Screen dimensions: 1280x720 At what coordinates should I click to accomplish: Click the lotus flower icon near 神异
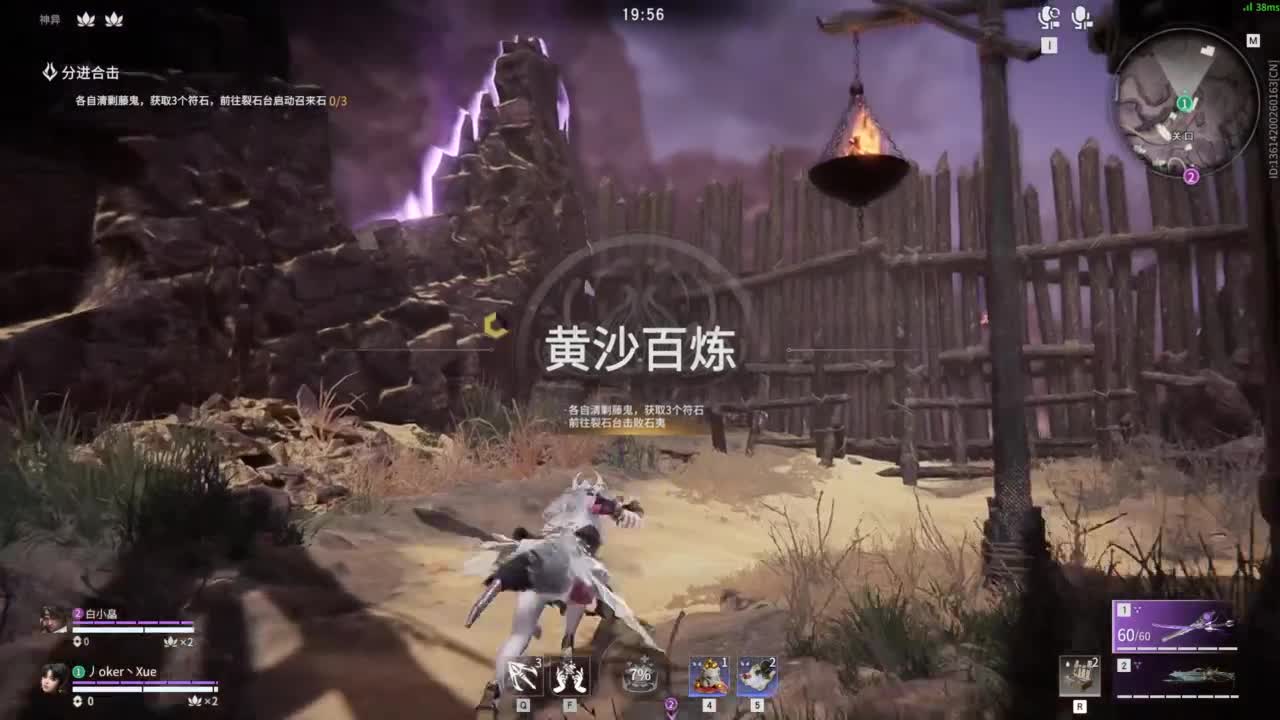pyautogui.click(x=84, y=17)
